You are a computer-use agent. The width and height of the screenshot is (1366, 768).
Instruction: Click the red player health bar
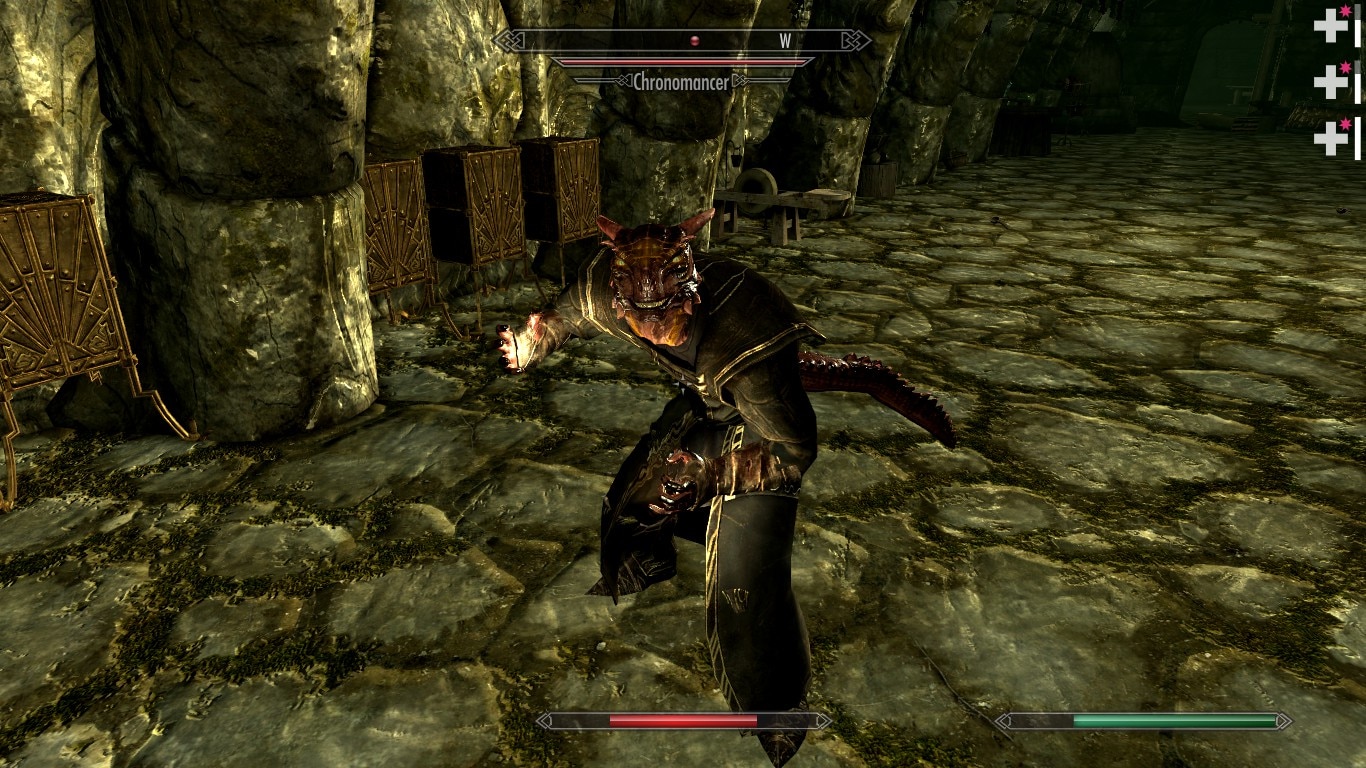click(685, 719)
